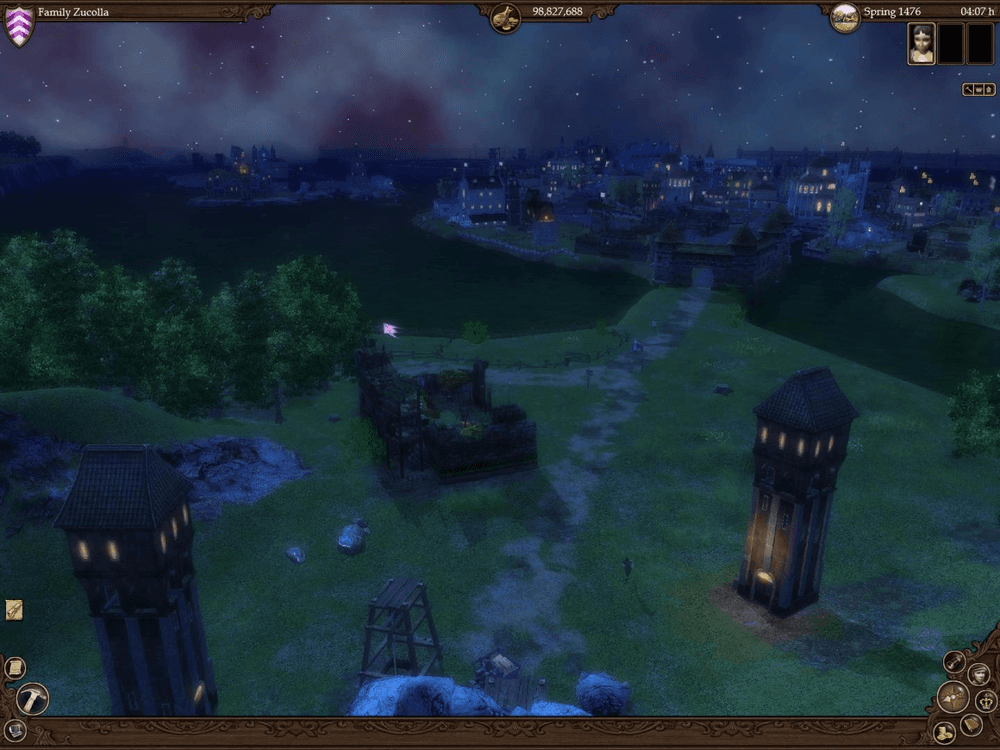The width and height of the screenshot is (1000, 750).
Task: Open the Family Zucolla coat of arms
Action: tap(19, 27)
